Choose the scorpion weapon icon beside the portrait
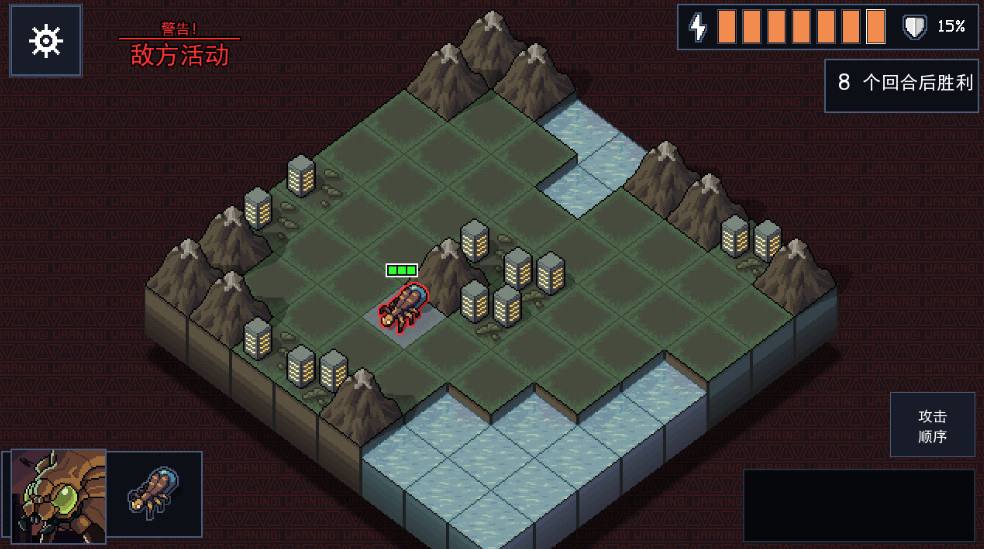This screenshot has width=984, height=549. [x=155, y=494]
